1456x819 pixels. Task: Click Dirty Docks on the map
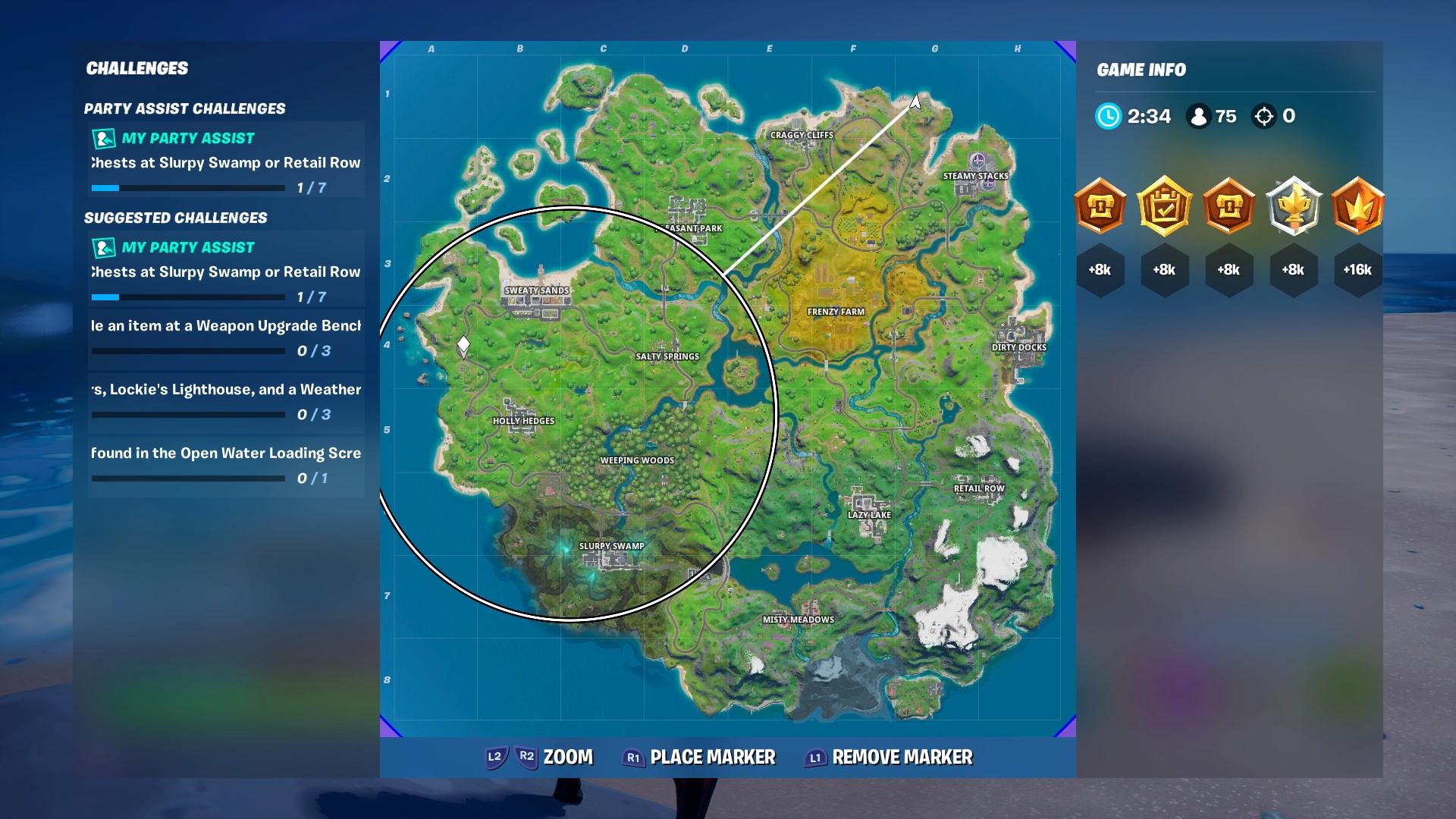click(1018, 347)
